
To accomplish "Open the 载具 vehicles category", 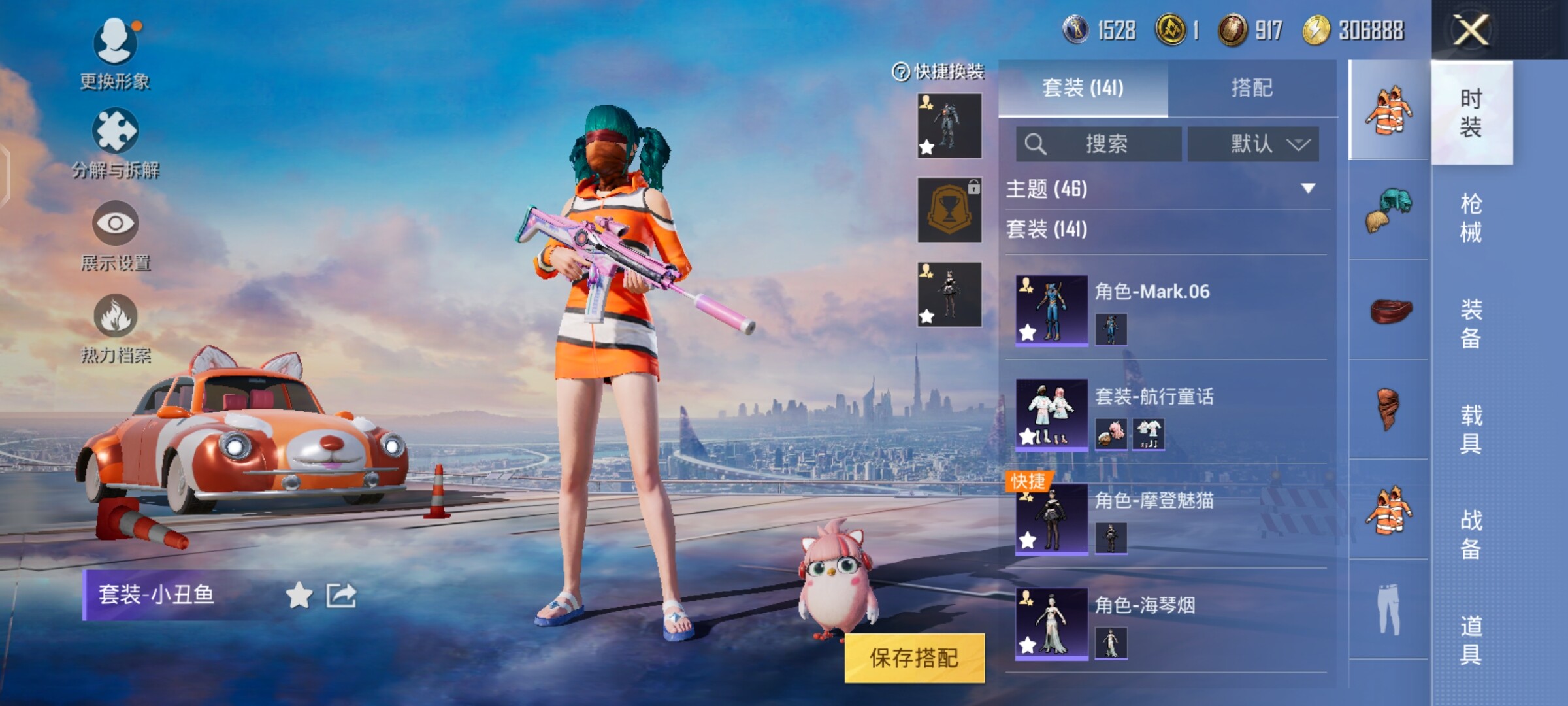I will pyautogui.click(x=1471, y=429).
